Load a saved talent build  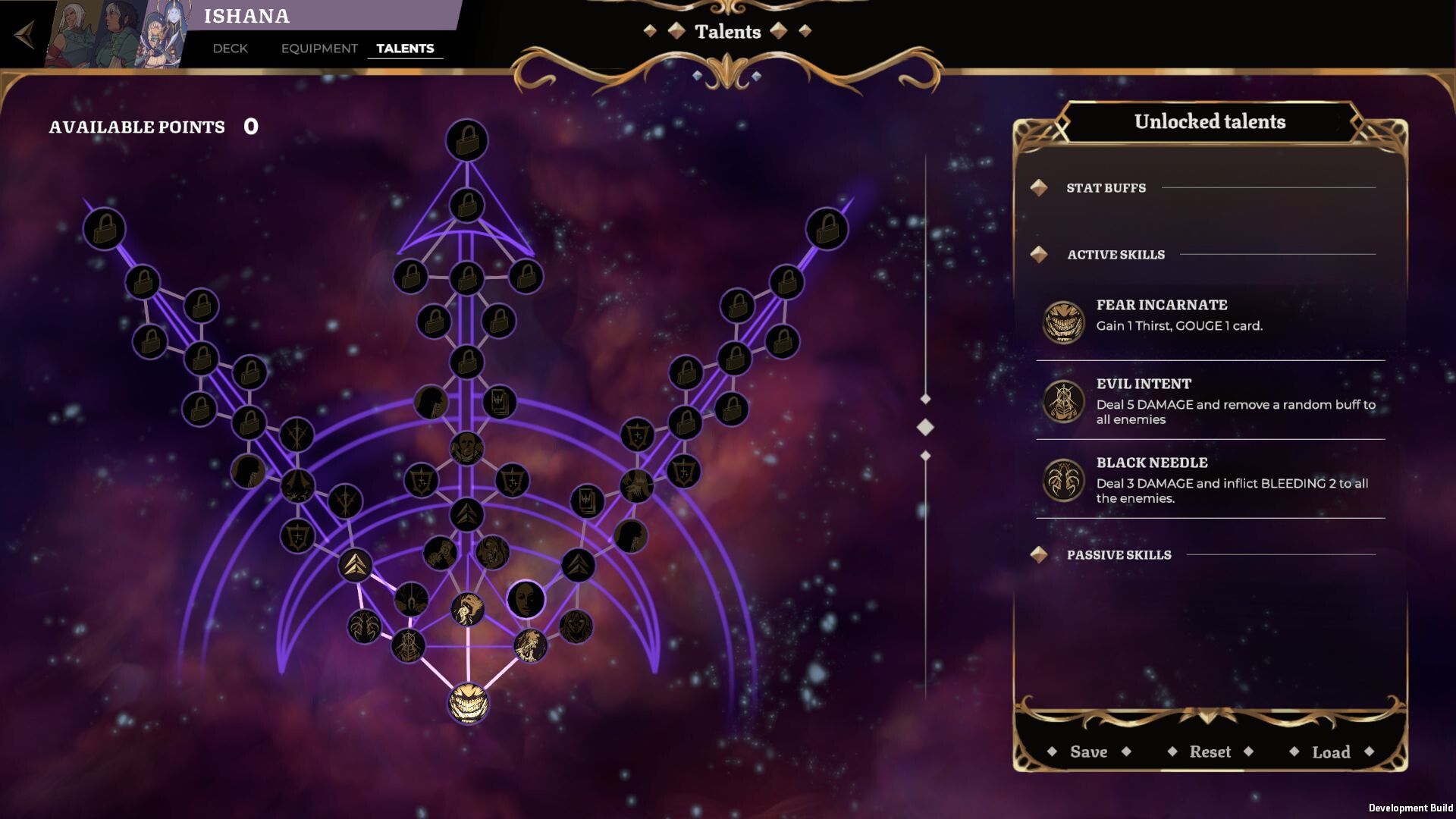click(1331, 752)
